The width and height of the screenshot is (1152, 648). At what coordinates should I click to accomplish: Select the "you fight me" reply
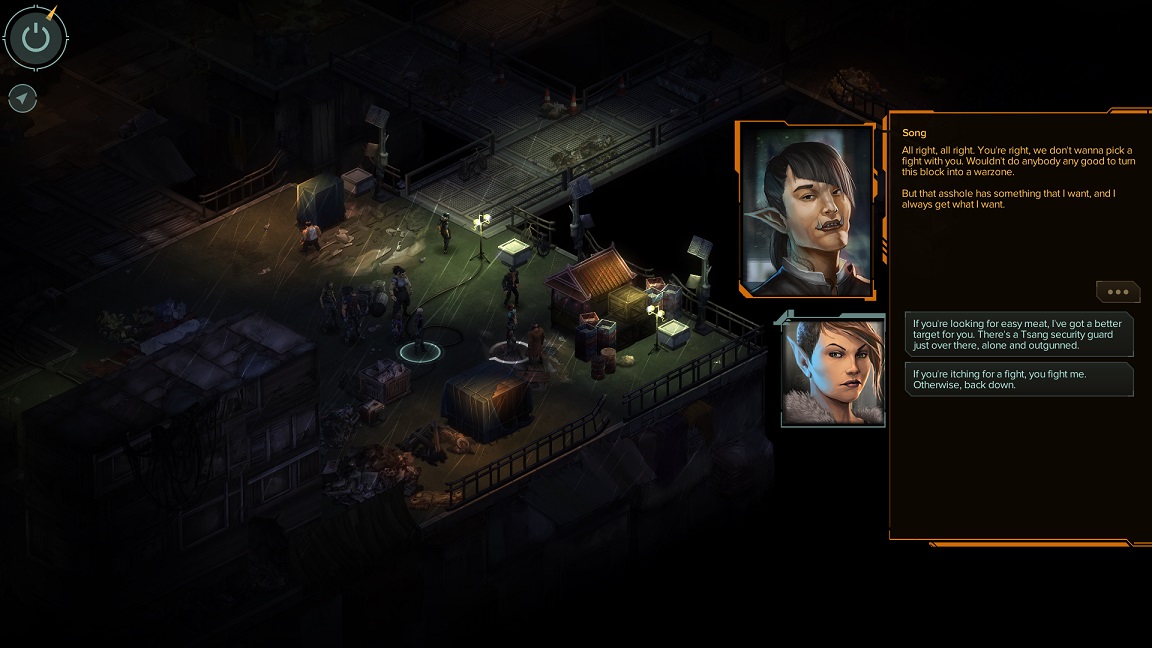point(1018,379)
